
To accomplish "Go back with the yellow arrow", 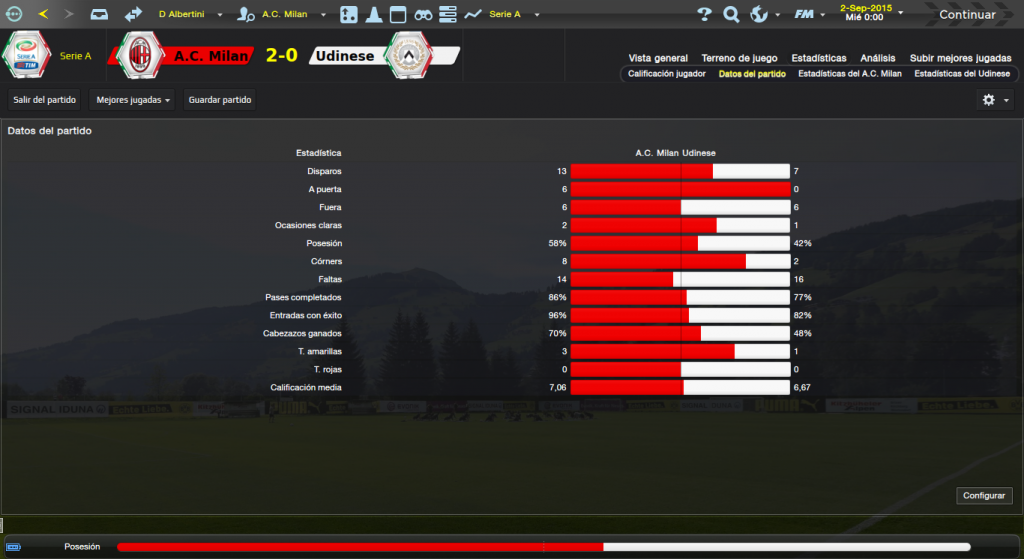I will tap(43, 14).
